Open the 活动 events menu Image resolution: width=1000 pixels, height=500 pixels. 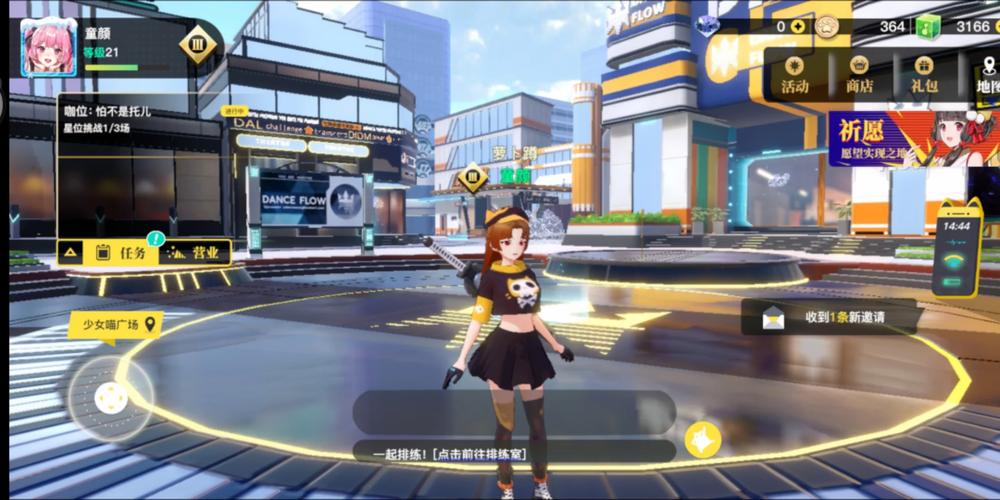[795, 75]
